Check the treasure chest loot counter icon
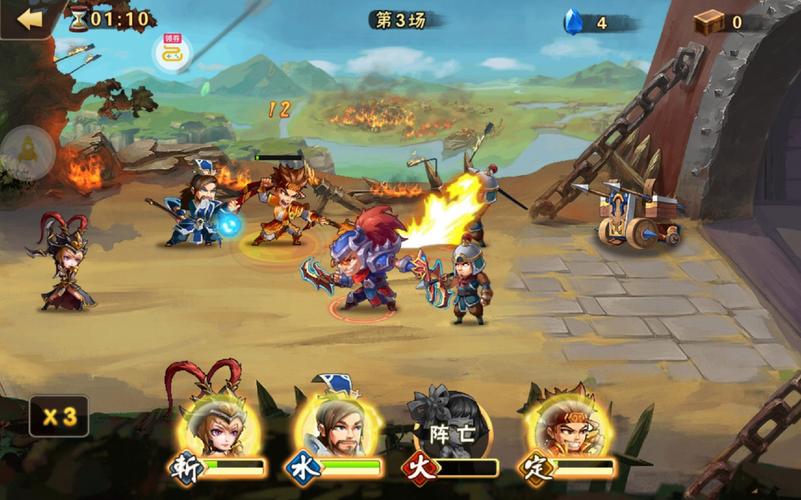The height and width of the screenshot is (500, 801). coord(709,22)
